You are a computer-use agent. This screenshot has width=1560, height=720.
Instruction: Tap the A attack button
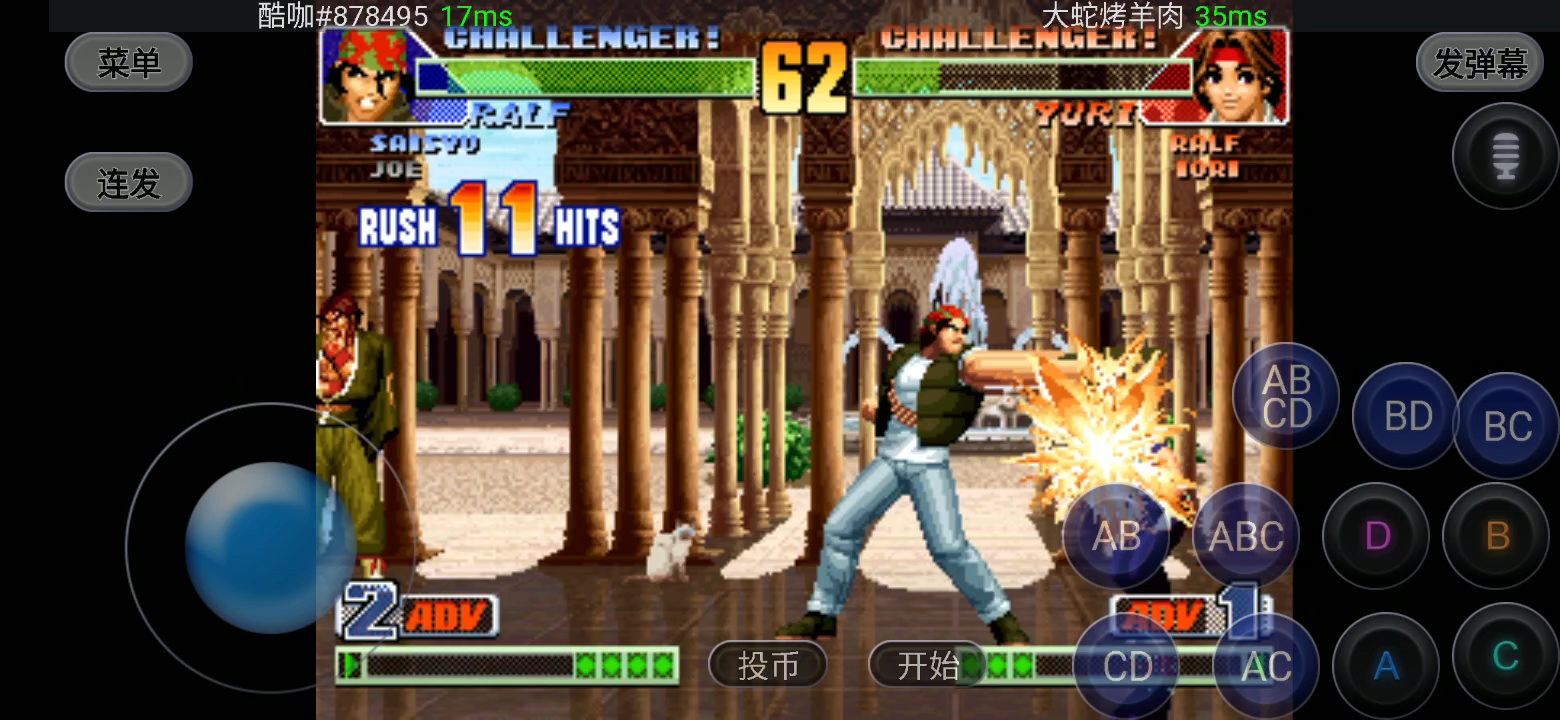pyautogui.click(x=1386, y=665)
